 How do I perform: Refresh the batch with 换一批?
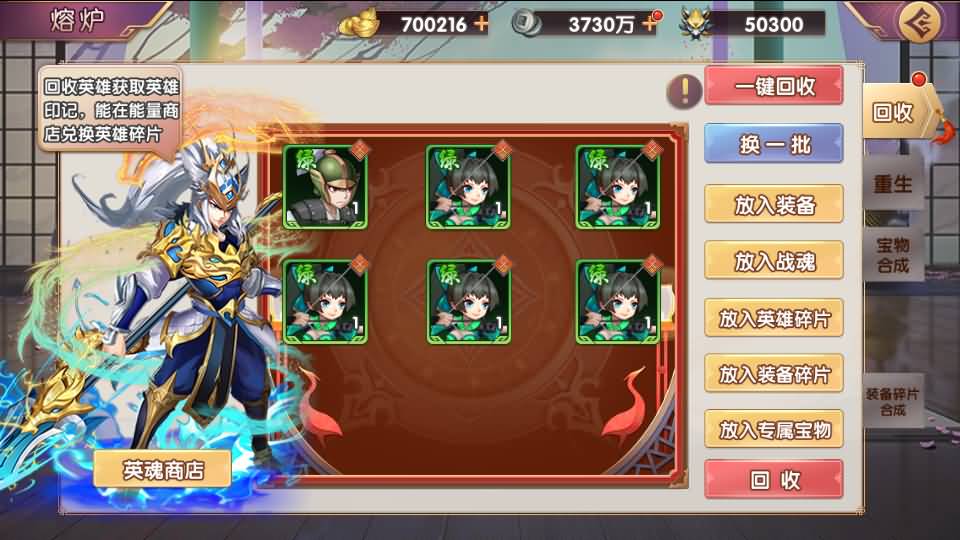[x=774, y=144]
